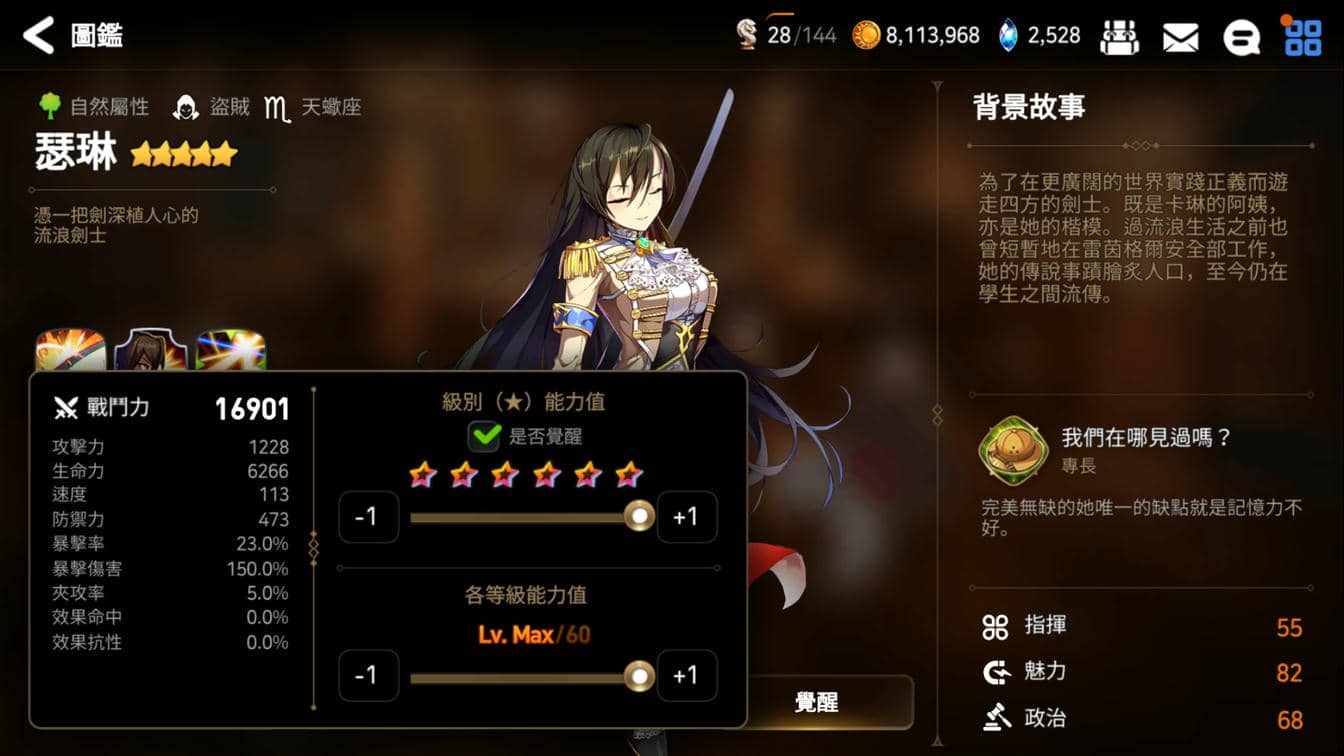Viewport: 1344px width, 756px height.
Task: Click the 我們在哪見過嗎 specialty icon
Action: [1012, 450]
